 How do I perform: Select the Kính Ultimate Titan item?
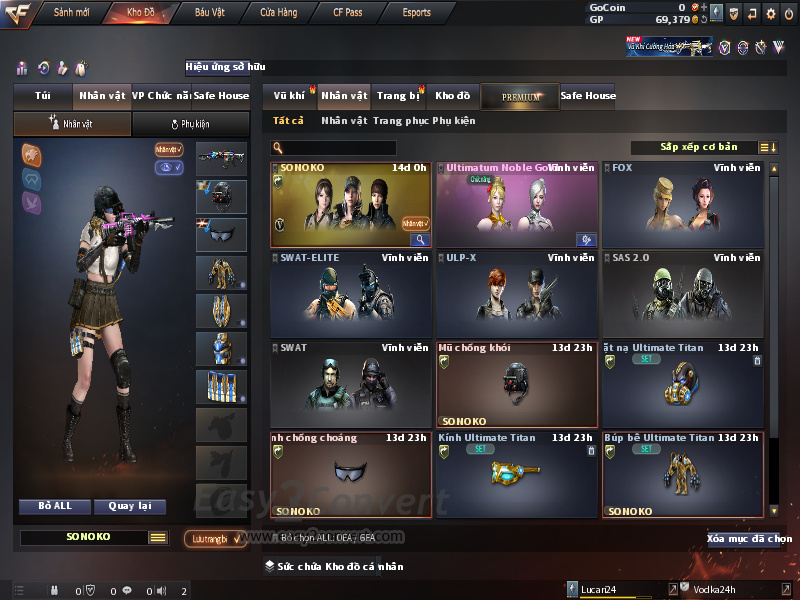point(517,474)
